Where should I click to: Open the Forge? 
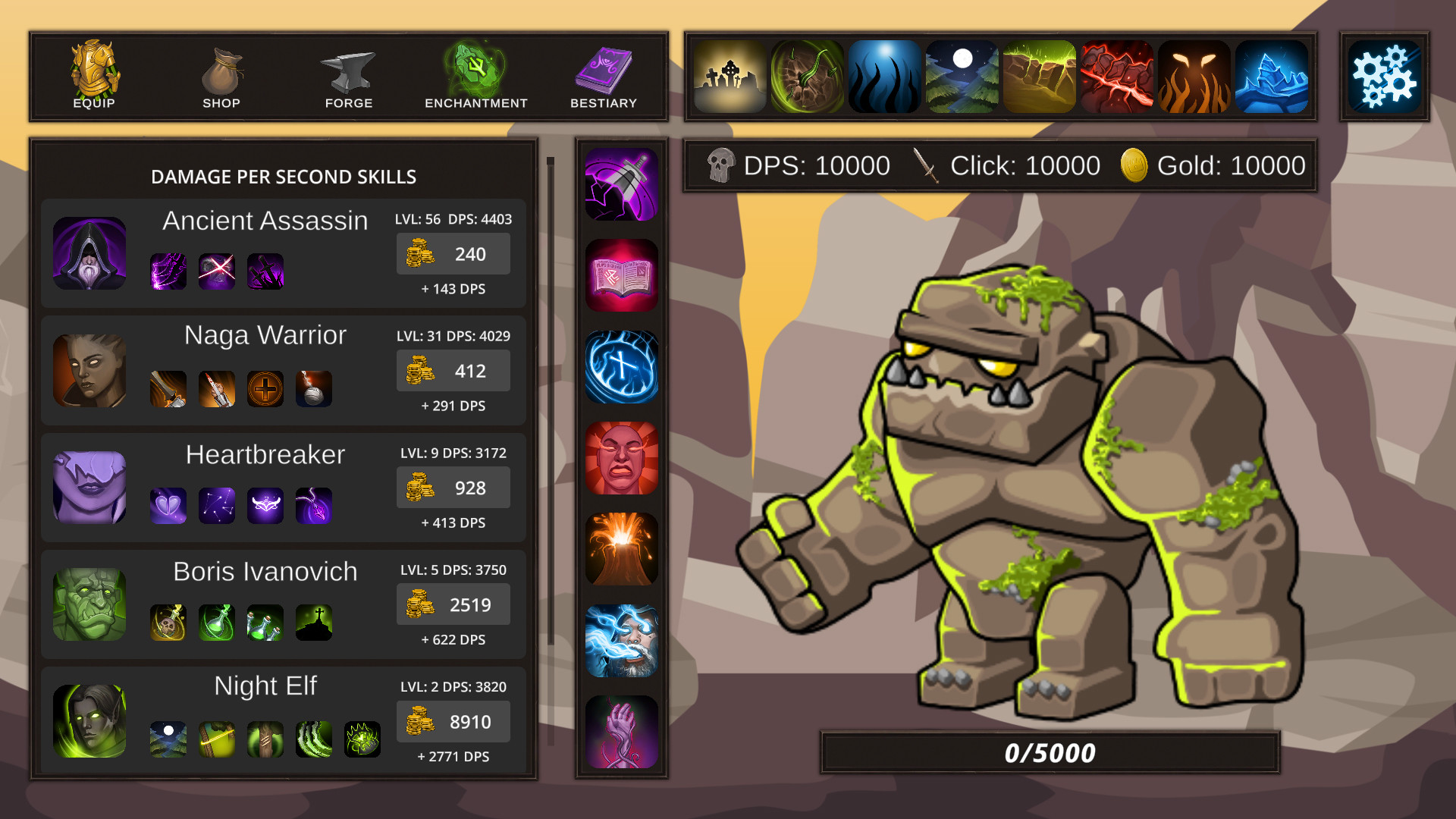click(x=348, y=74)
